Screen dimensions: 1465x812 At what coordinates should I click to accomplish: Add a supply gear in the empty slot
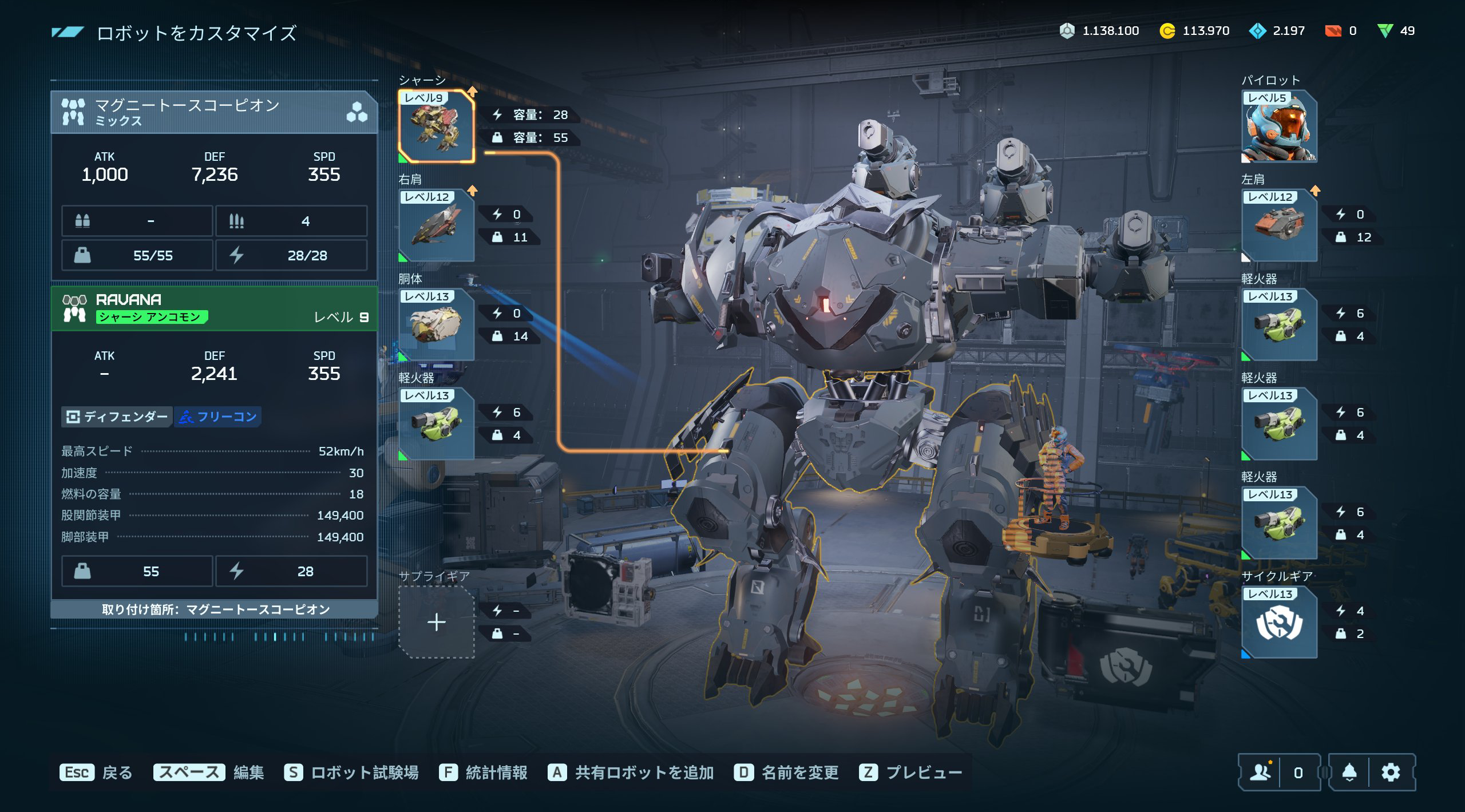tap(436, 622)
